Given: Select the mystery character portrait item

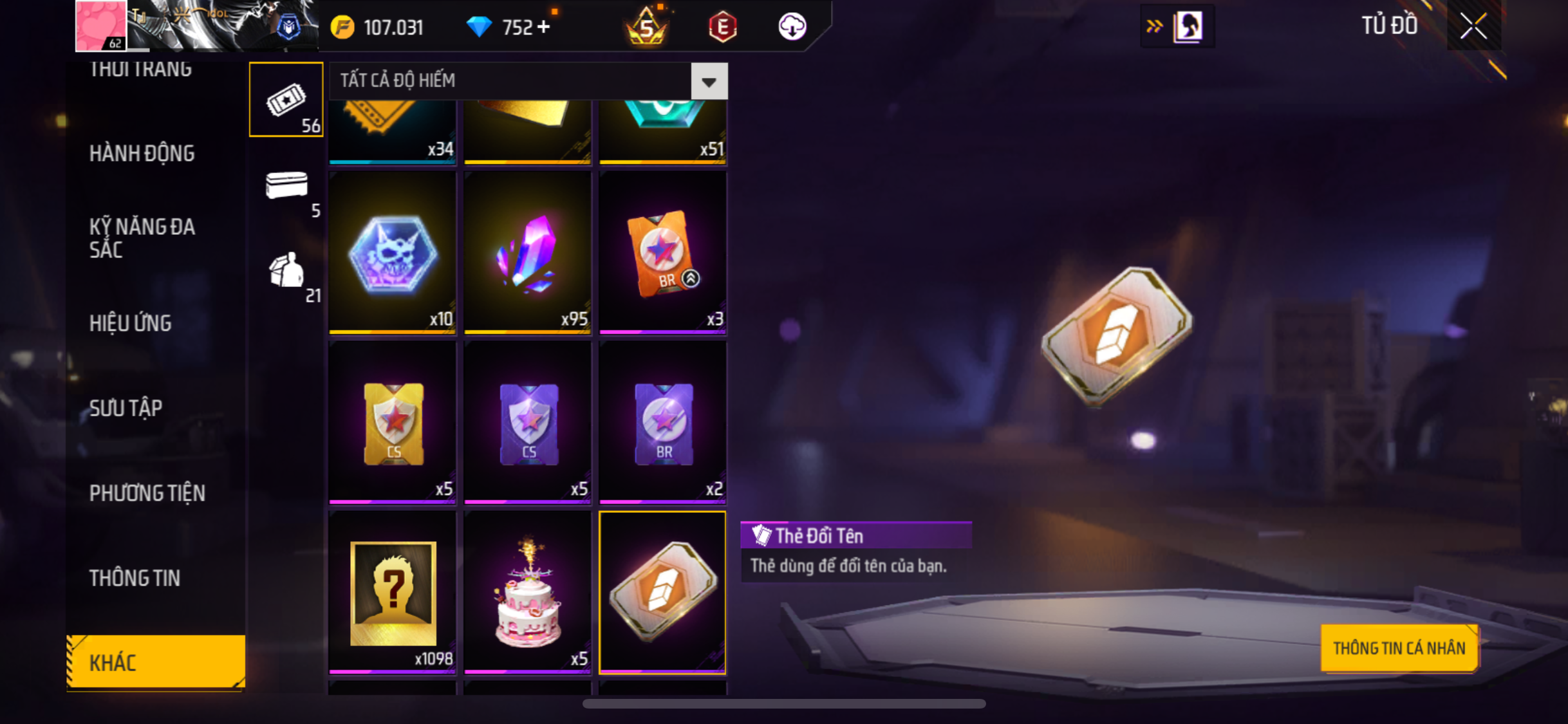Looking at the screenshot, I should click(393, 592).
